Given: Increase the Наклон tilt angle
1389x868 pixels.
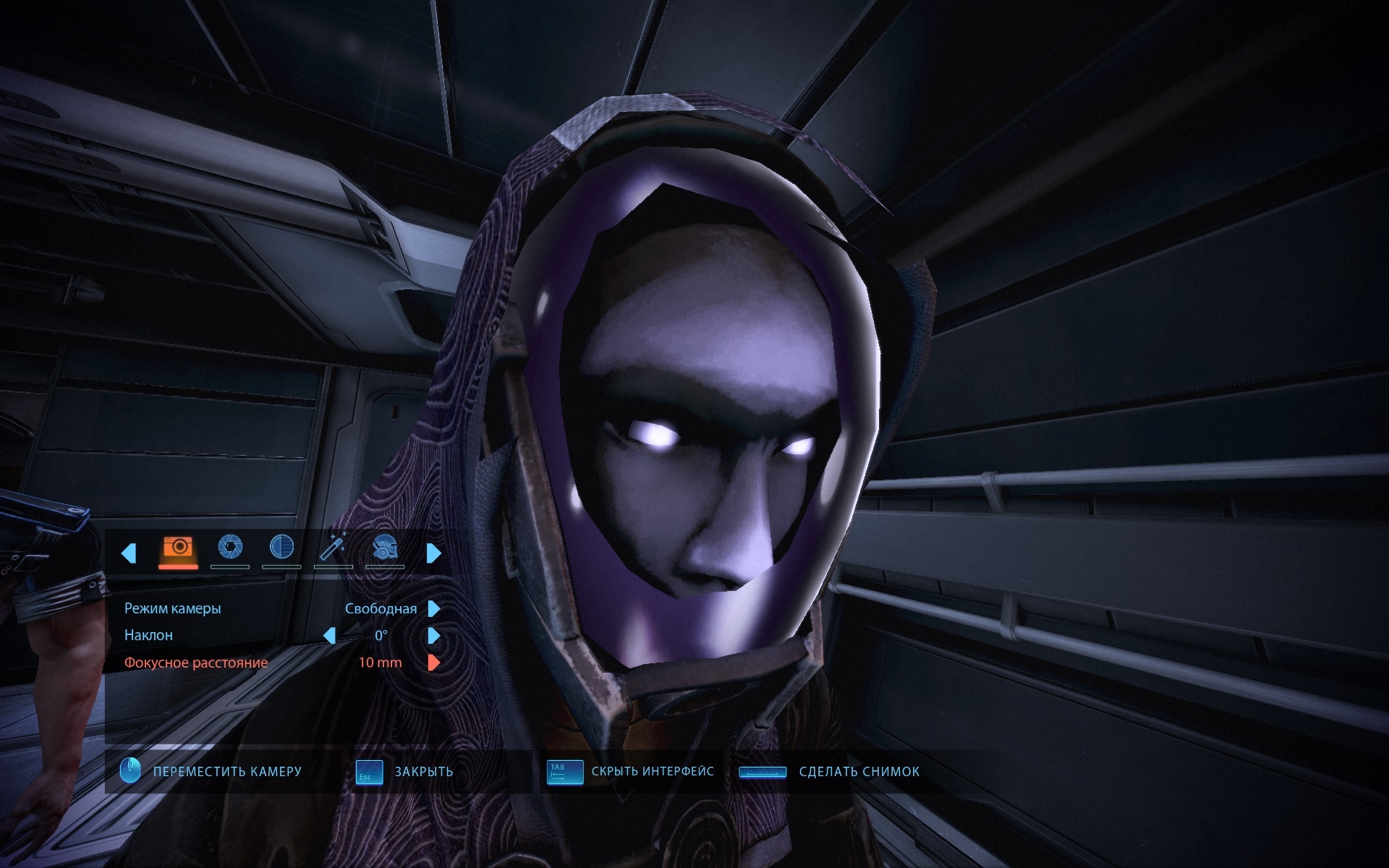Looking at the screenshot, I should [434, 636].
